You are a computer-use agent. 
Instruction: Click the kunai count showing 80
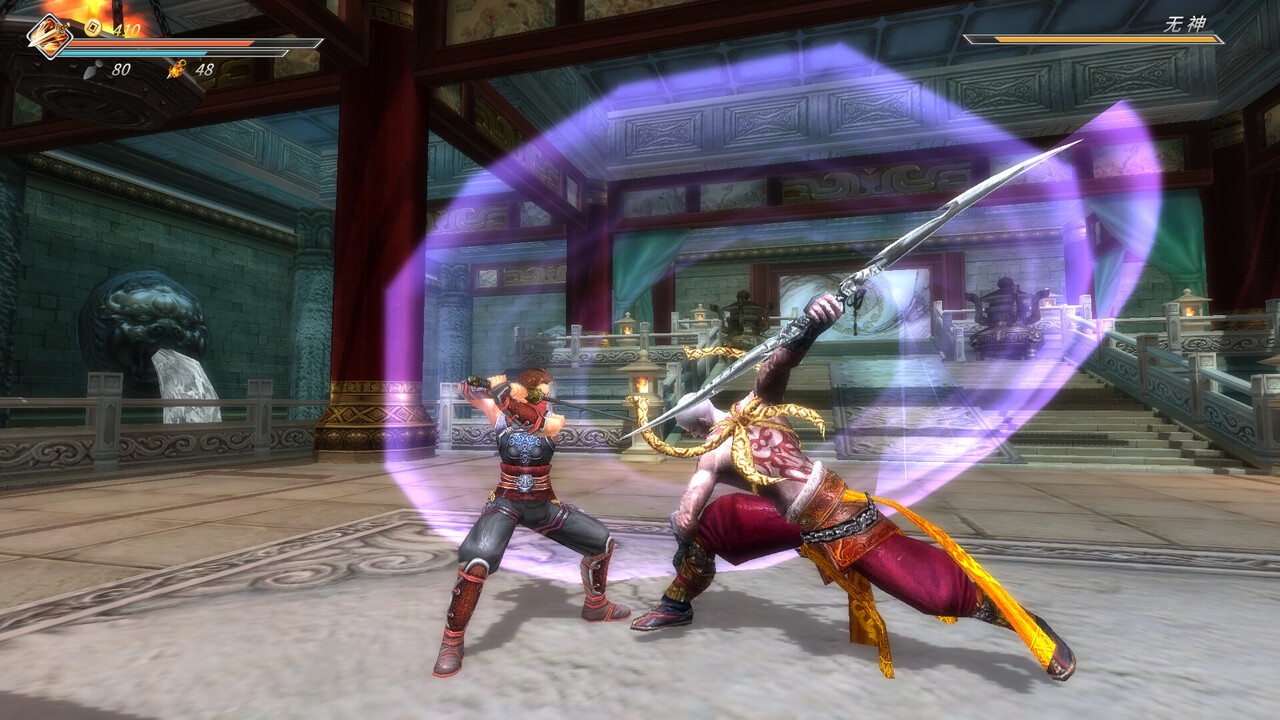click(x=121, y=68)
